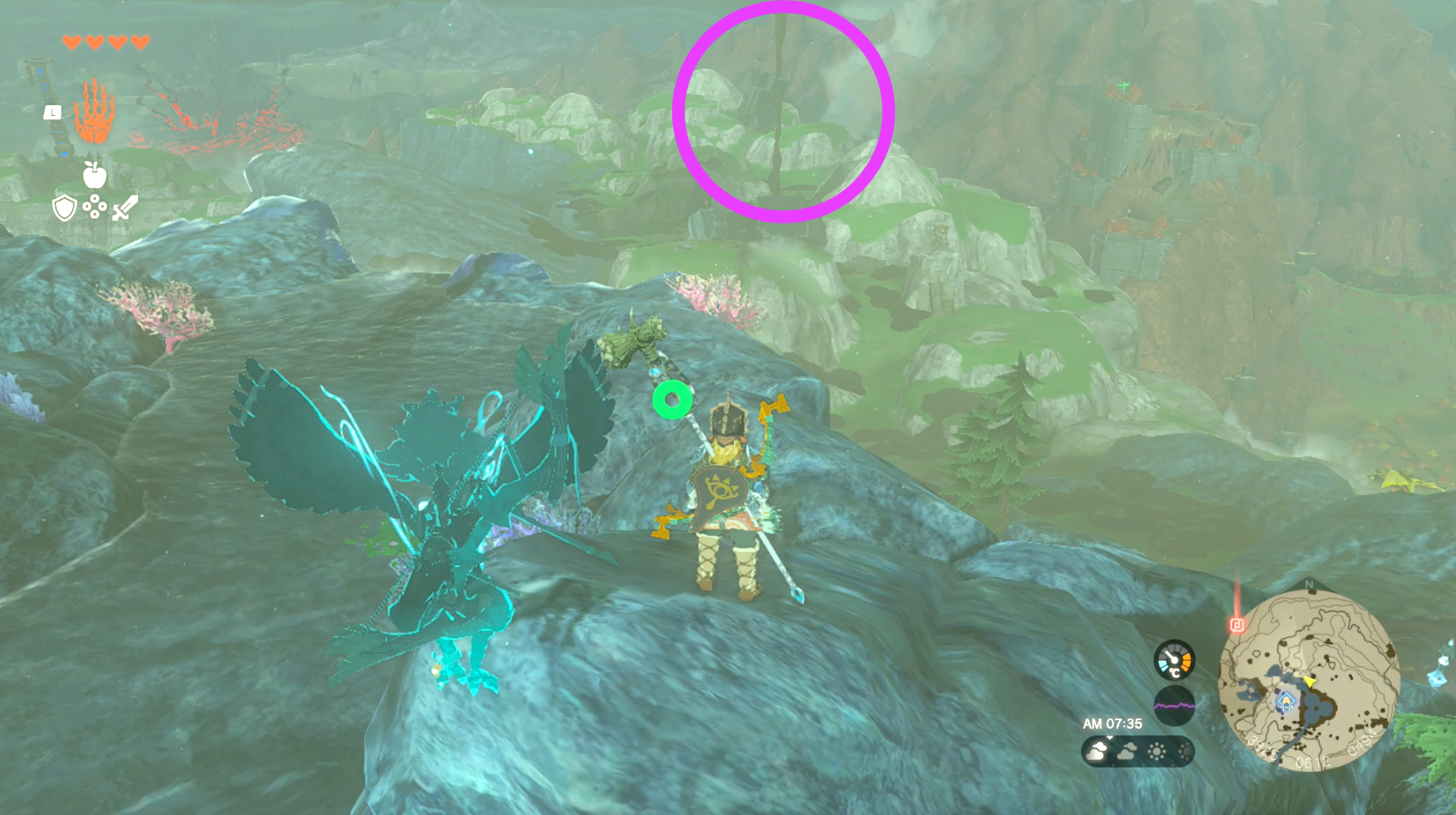1456x815 pixels.
Task: Click the N compass label on the minimap
Action: point(1308,585)
